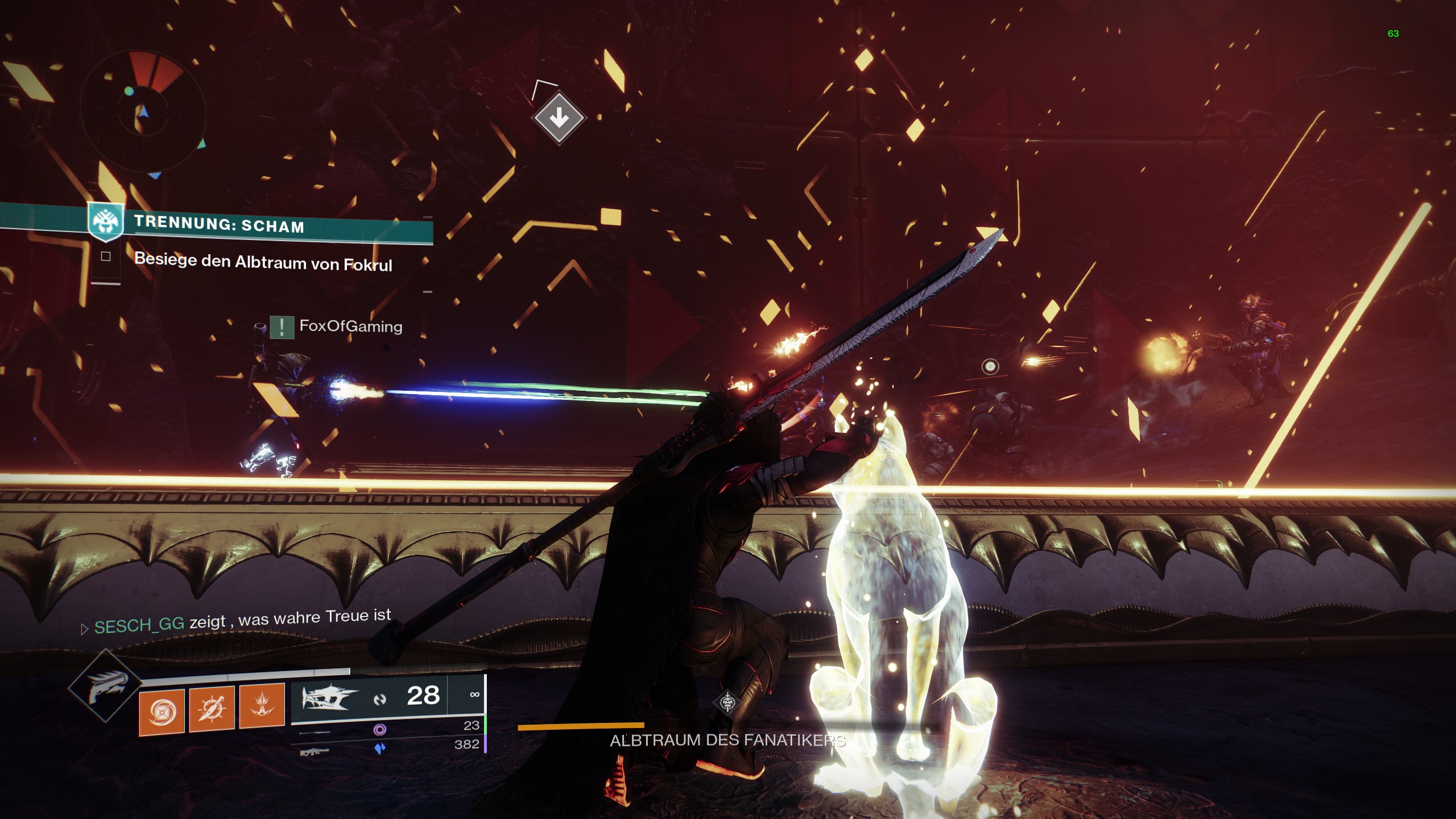Trigger the throwing knife melee ability
The width and height of the screenshot is (1456, 819).
pyautogui.click(x=212, y=708)
